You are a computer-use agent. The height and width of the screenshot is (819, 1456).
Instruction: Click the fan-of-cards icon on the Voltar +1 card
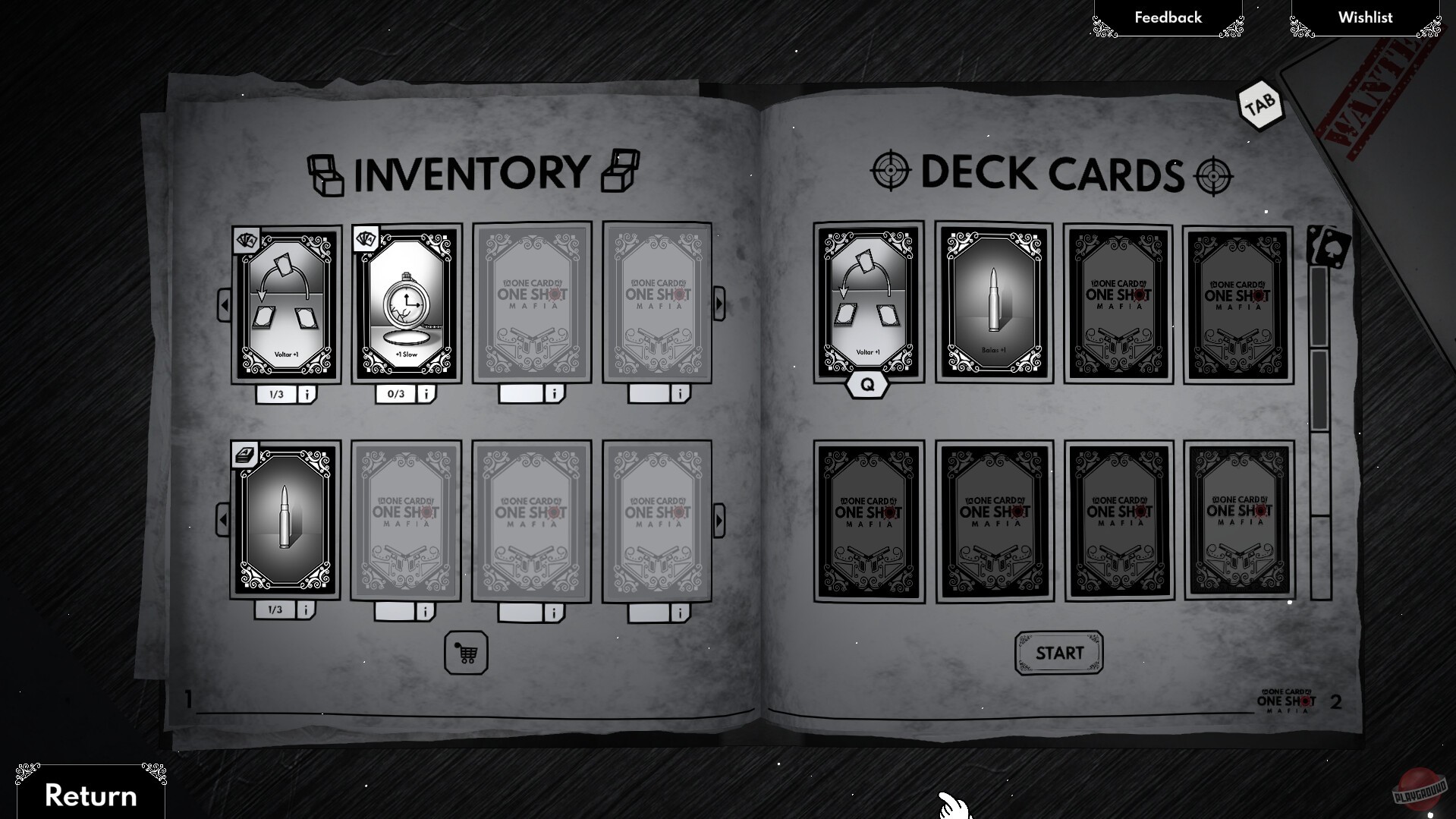246,239
